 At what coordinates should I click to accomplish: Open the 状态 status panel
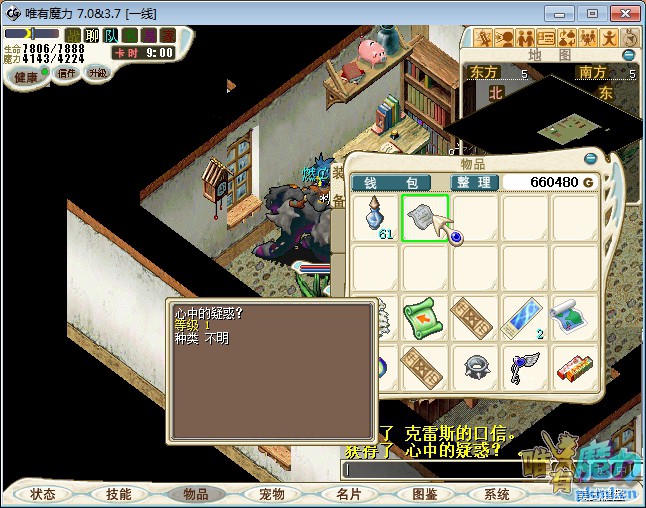pos(43,494)
